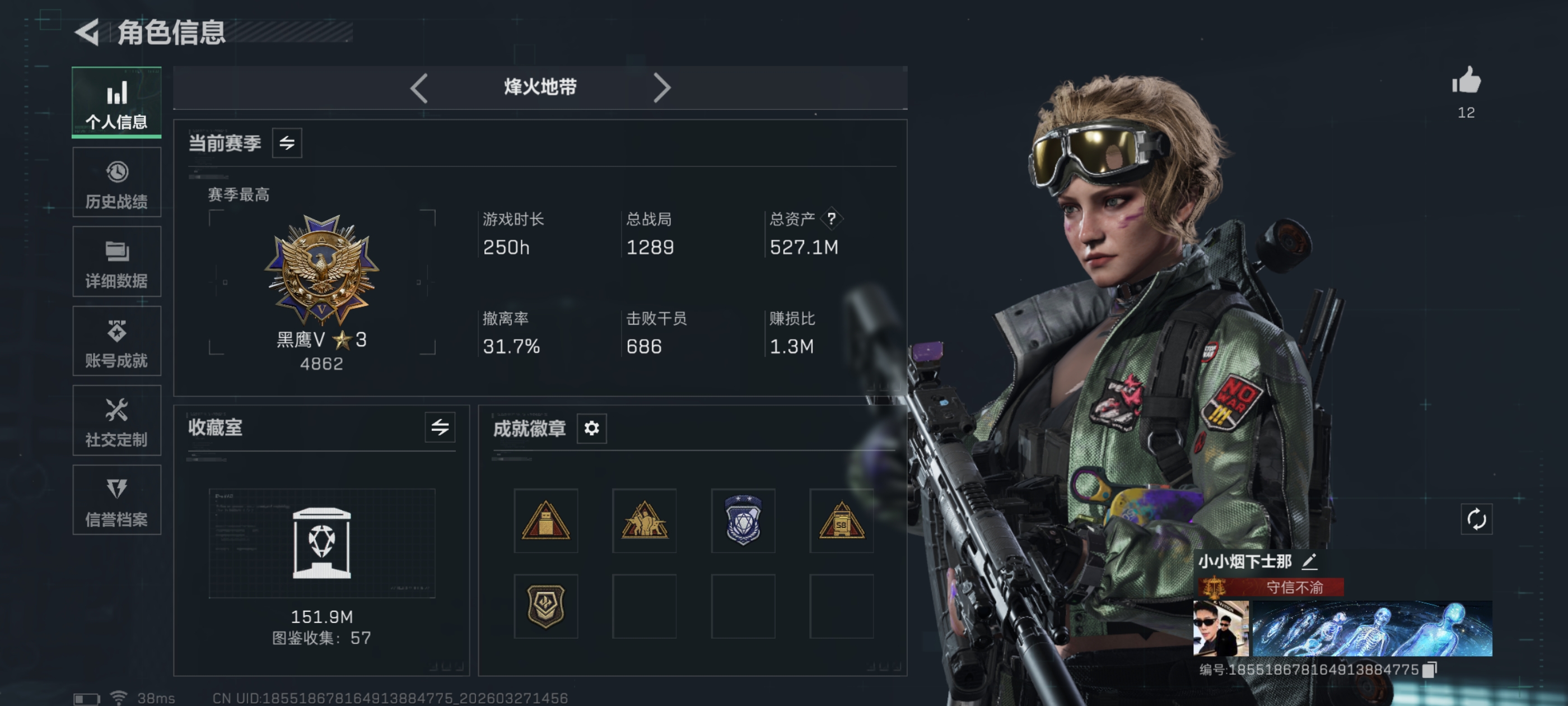Viewport: 1568px width, 706px height.
Task: Select the 账号成就 tab
Action: (x=116, y=341)
